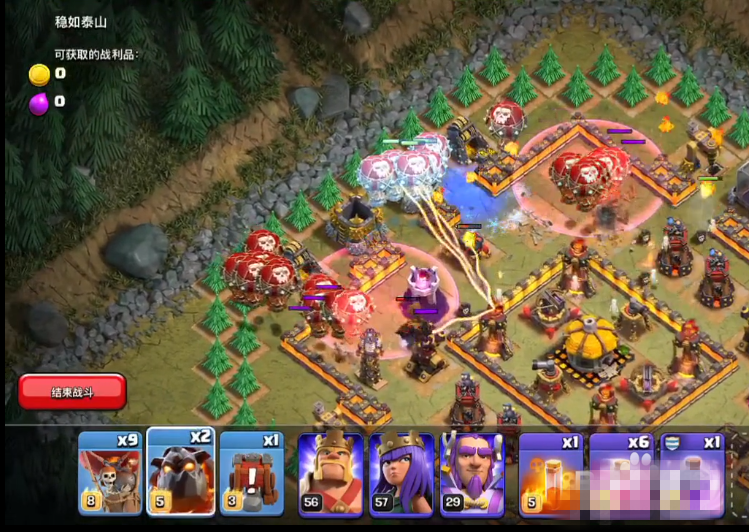Pick the spell card with x6 count
Screen dimensions: 749x532
pyautogui.click(x=621, y=474)
